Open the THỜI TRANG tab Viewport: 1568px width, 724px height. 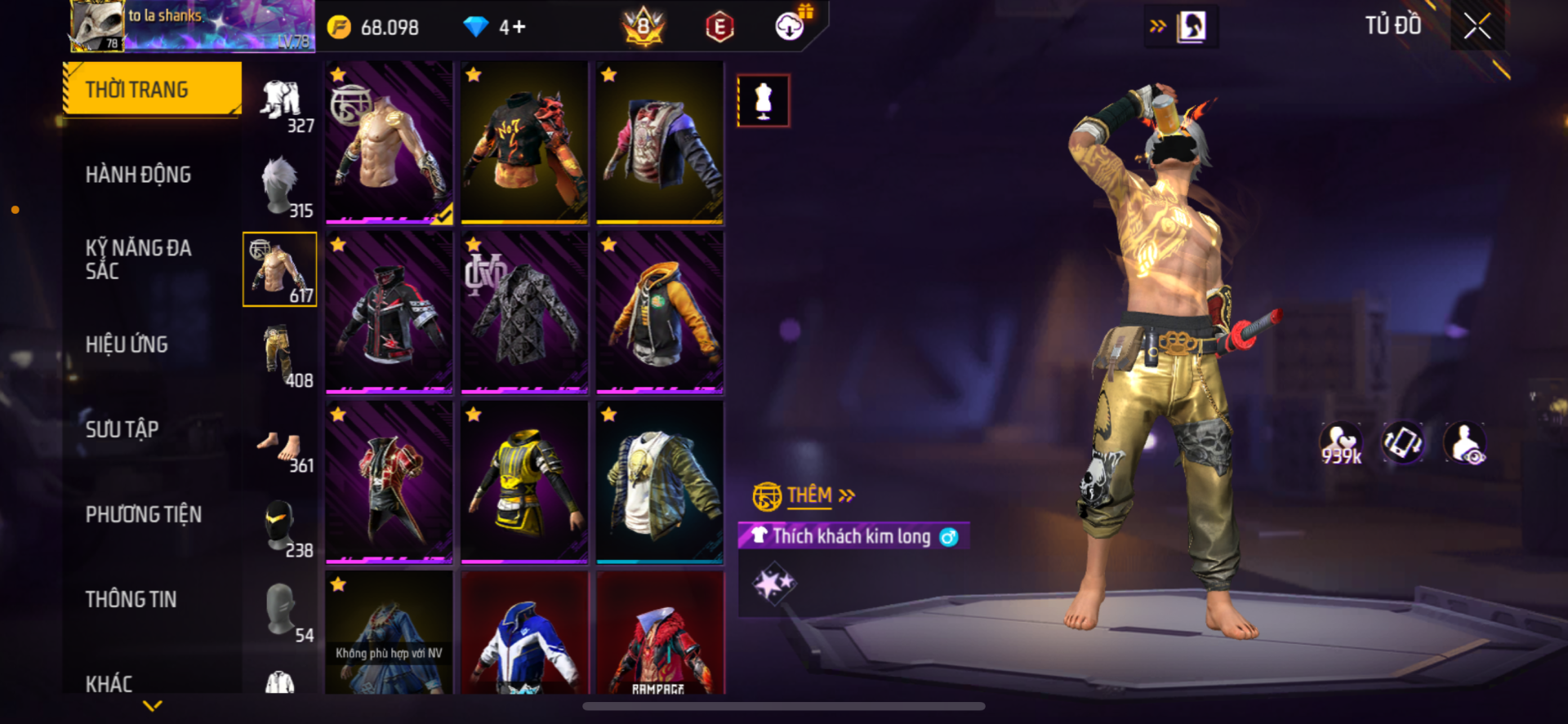154,89
